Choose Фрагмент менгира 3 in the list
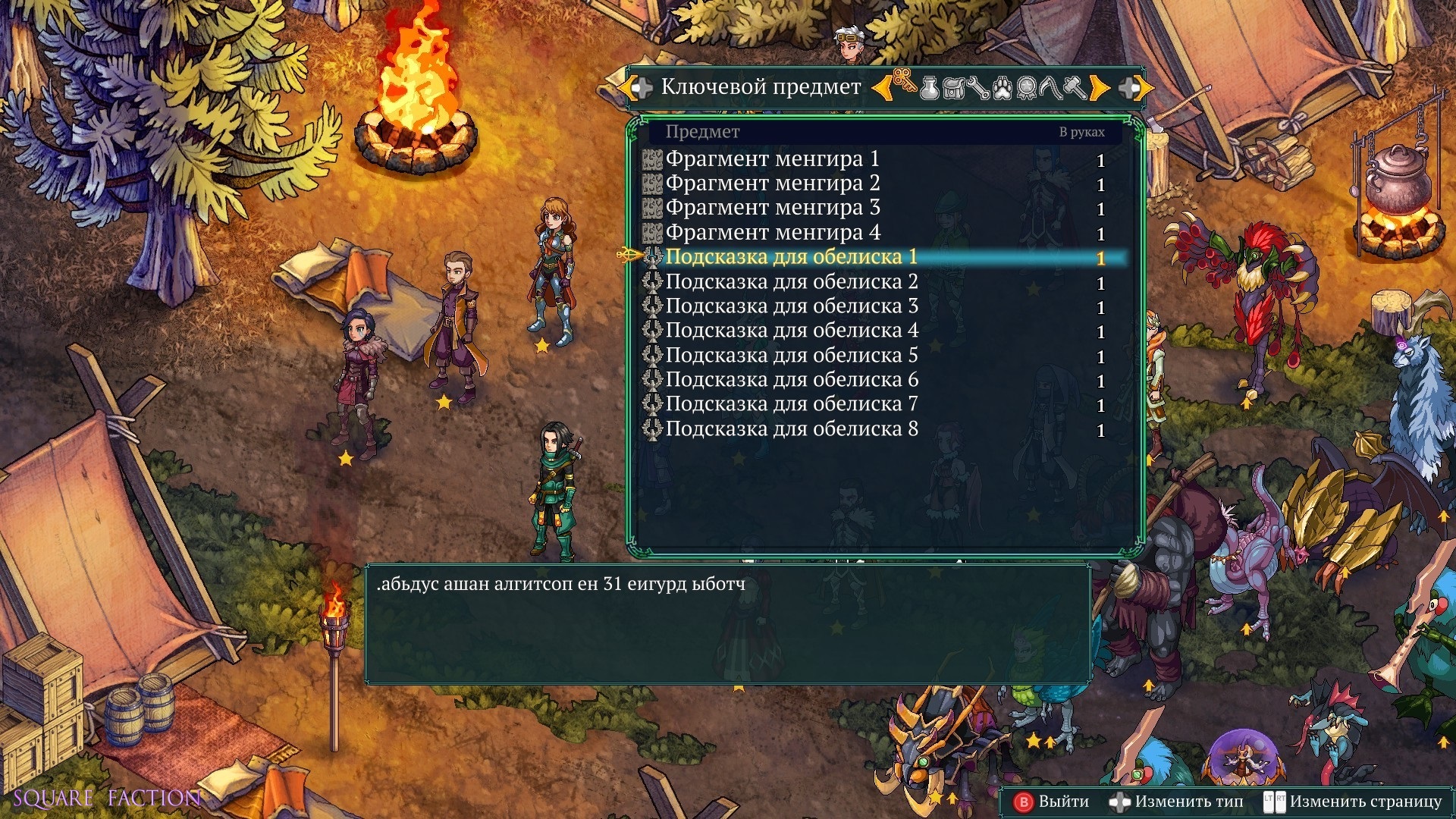The width and height of the screenshot is (1456, 819). pos(772,208)
